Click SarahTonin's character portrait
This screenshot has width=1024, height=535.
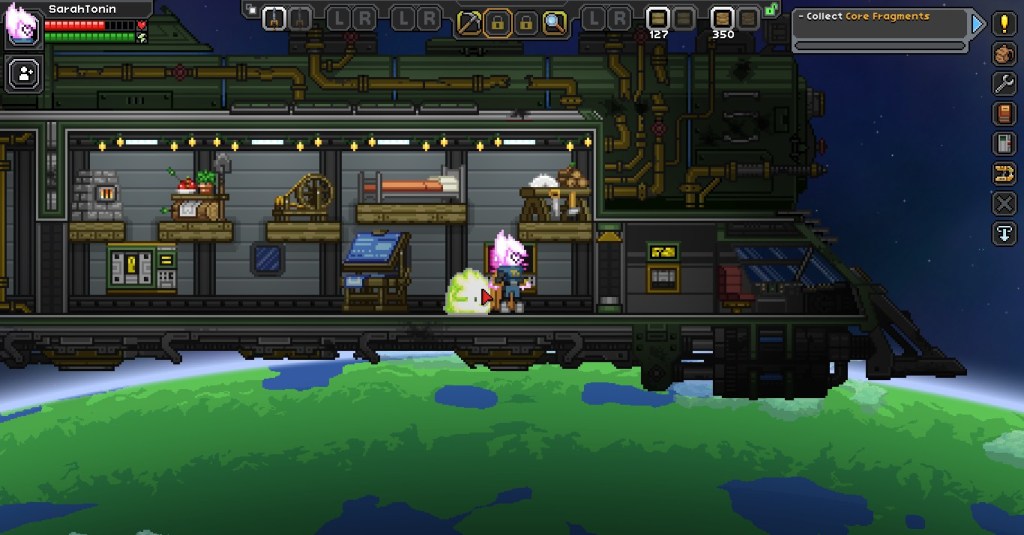coord(22,25)
